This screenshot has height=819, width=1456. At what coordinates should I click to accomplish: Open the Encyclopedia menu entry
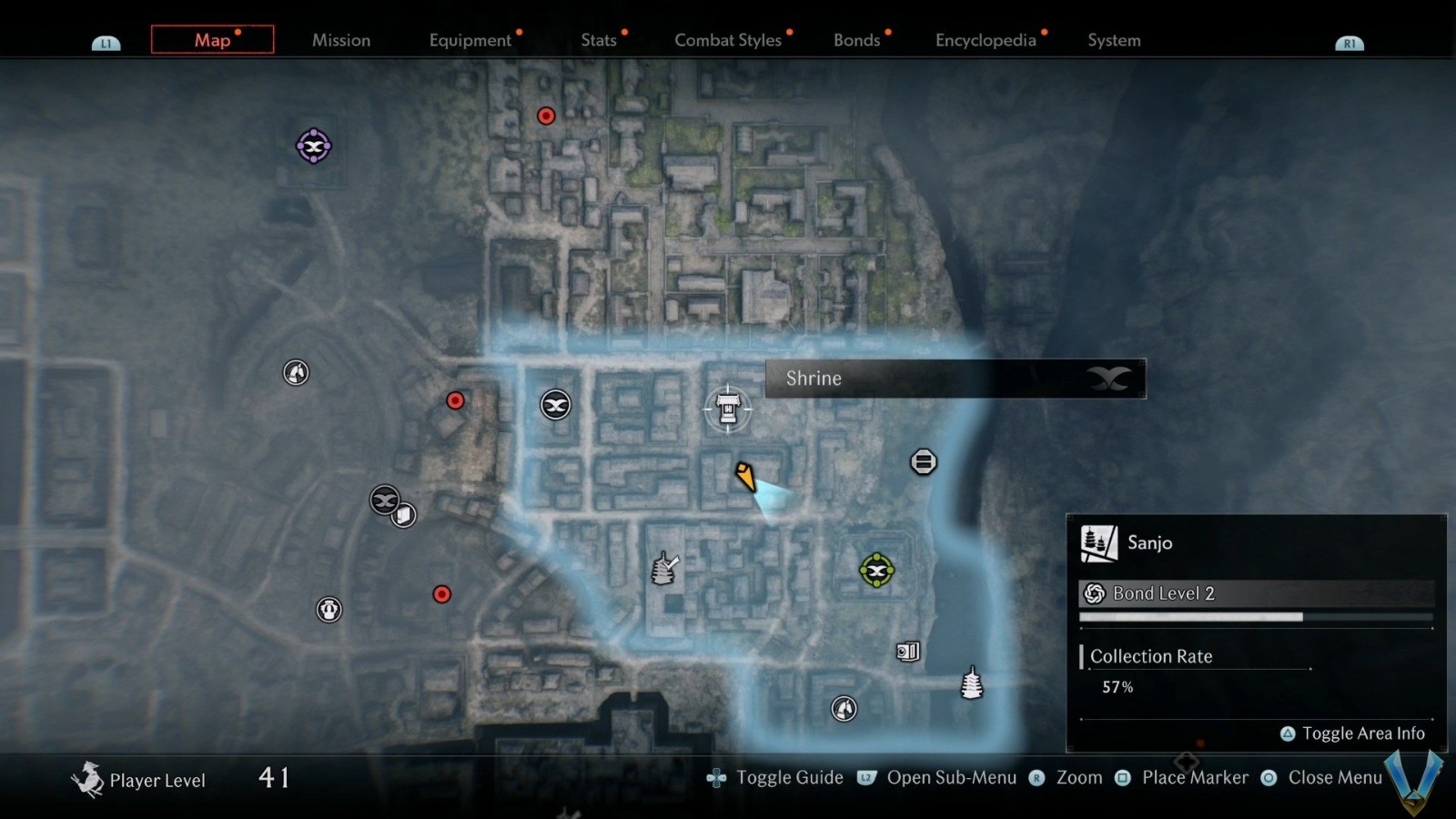[x=985, y=40]
